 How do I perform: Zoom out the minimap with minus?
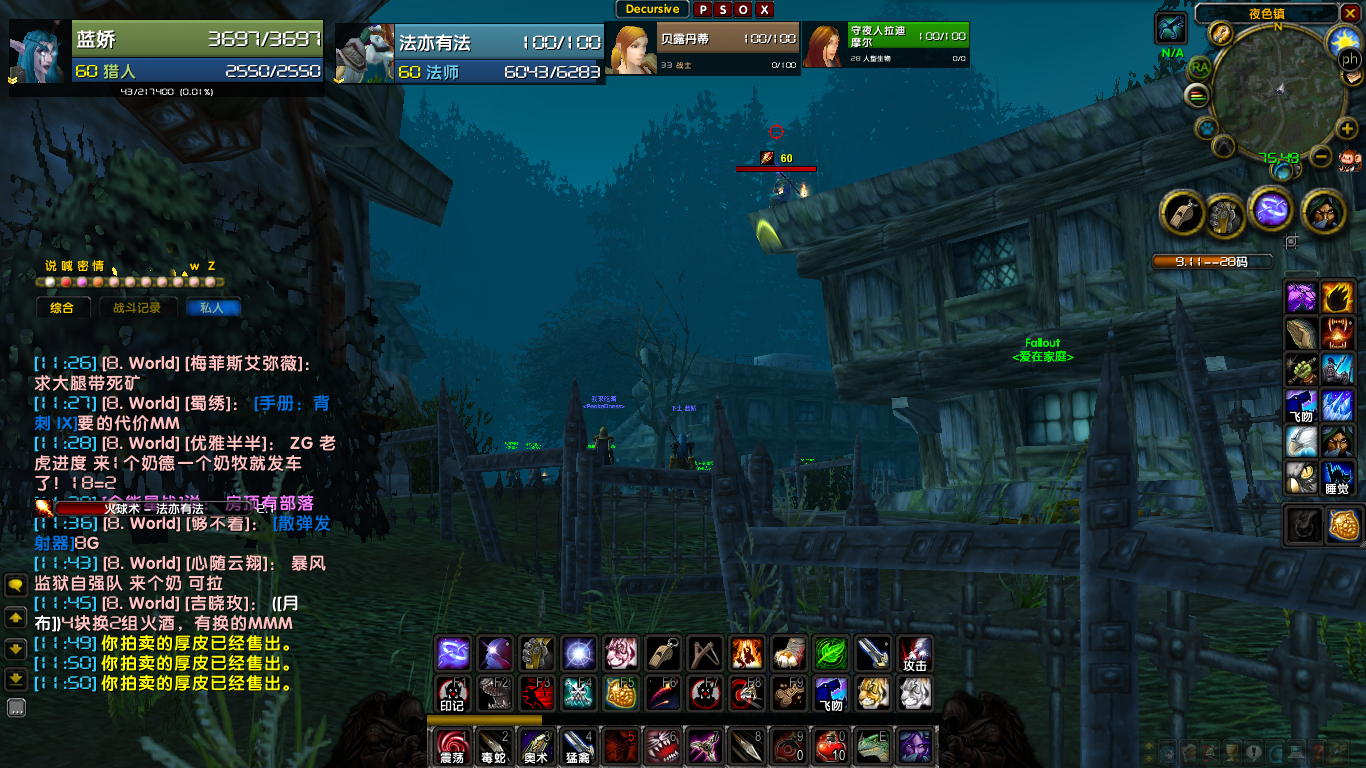pos(1321,156)
